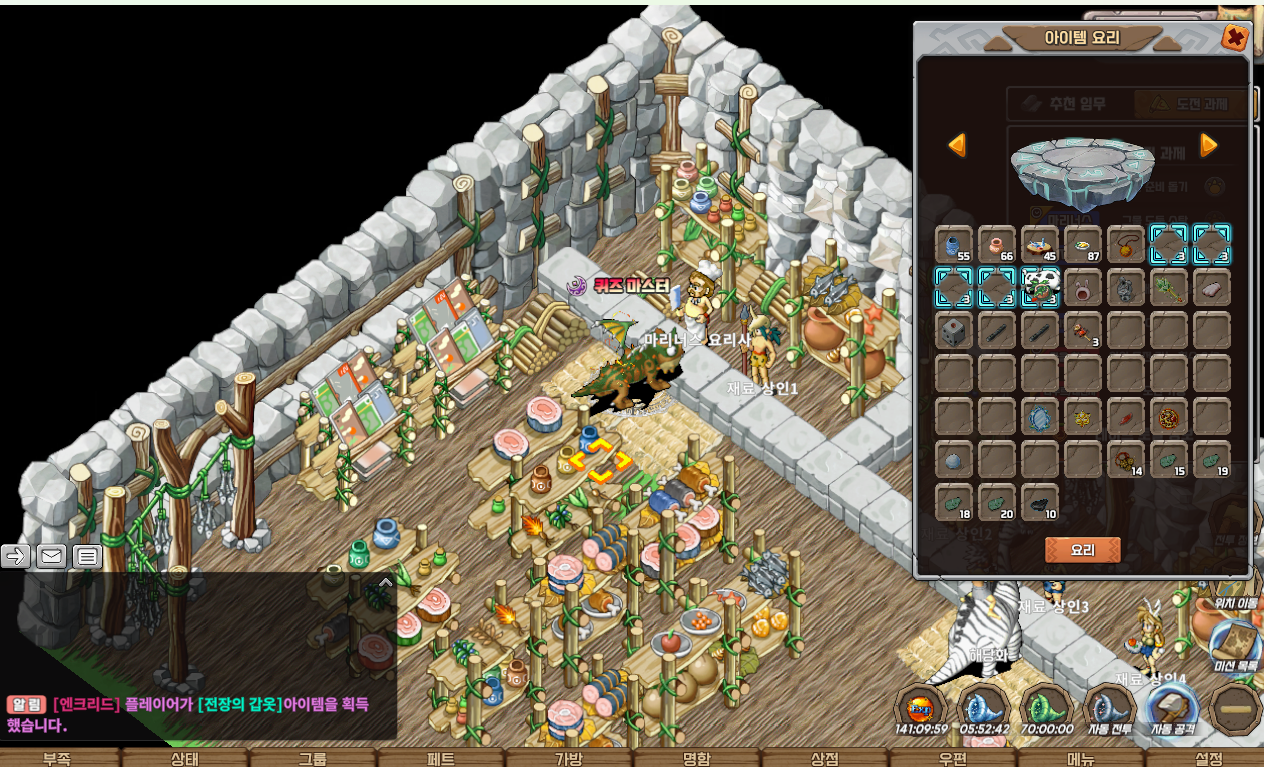
Task: Click the orange 요리 cook button
Action: pyautogui.click(x=1082, y=550)
